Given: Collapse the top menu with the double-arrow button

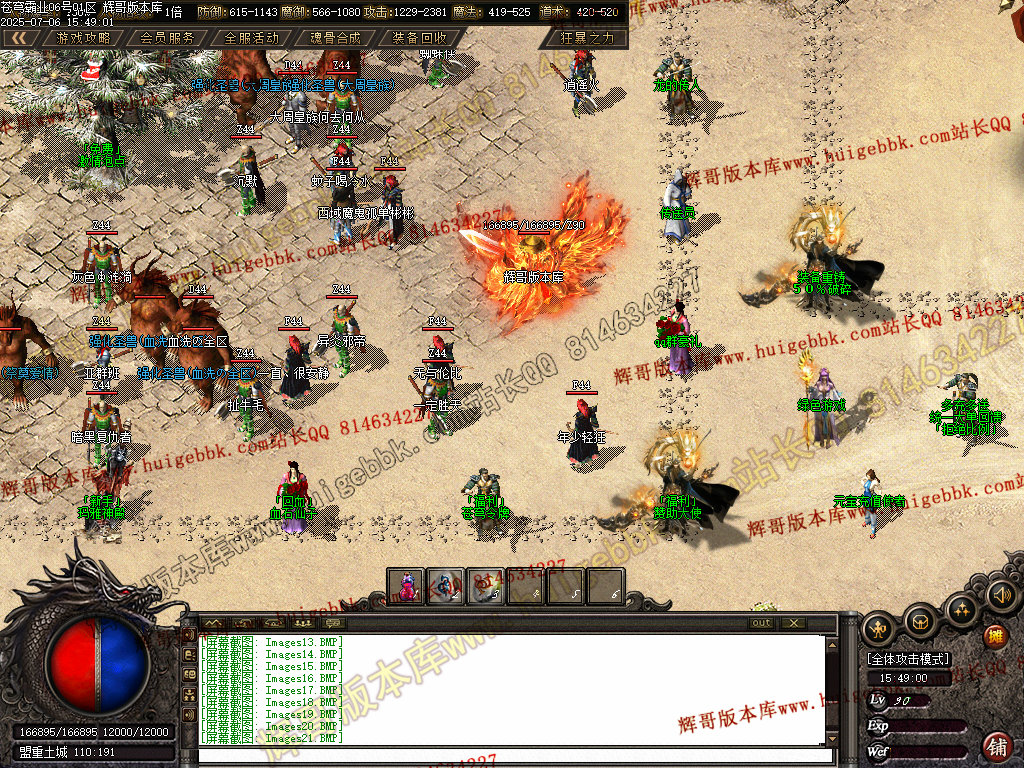Looking at the screenshot, I should [x=20, y=38].
